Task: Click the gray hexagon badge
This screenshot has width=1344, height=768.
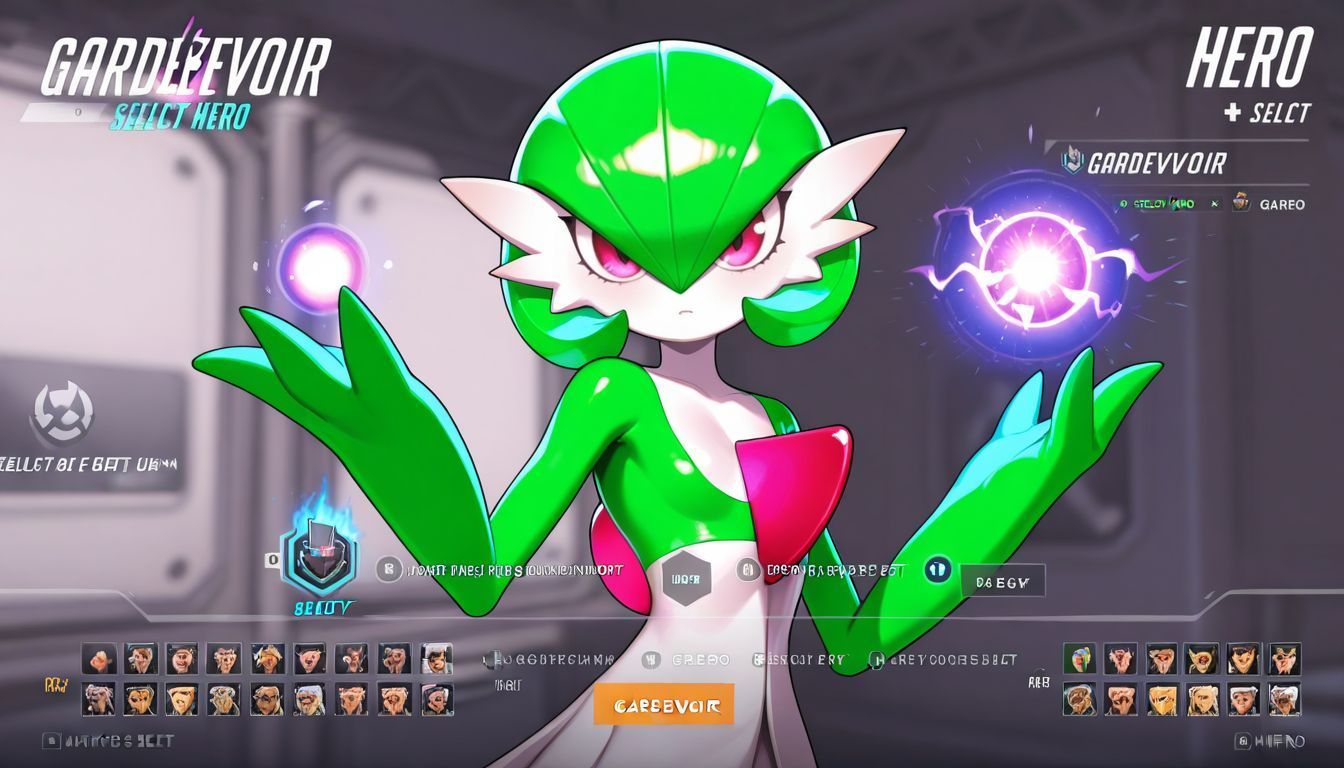Action: coord(686,578)
